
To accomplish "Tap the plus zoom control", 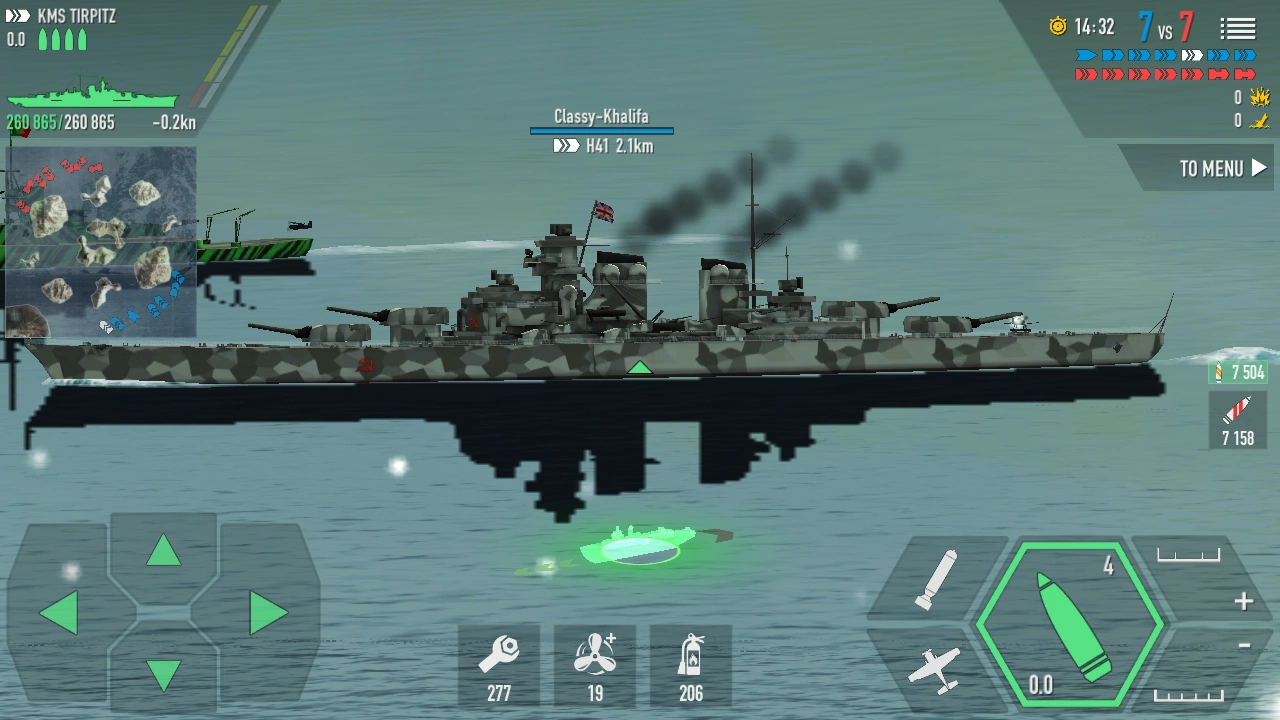I will 1243,600.
